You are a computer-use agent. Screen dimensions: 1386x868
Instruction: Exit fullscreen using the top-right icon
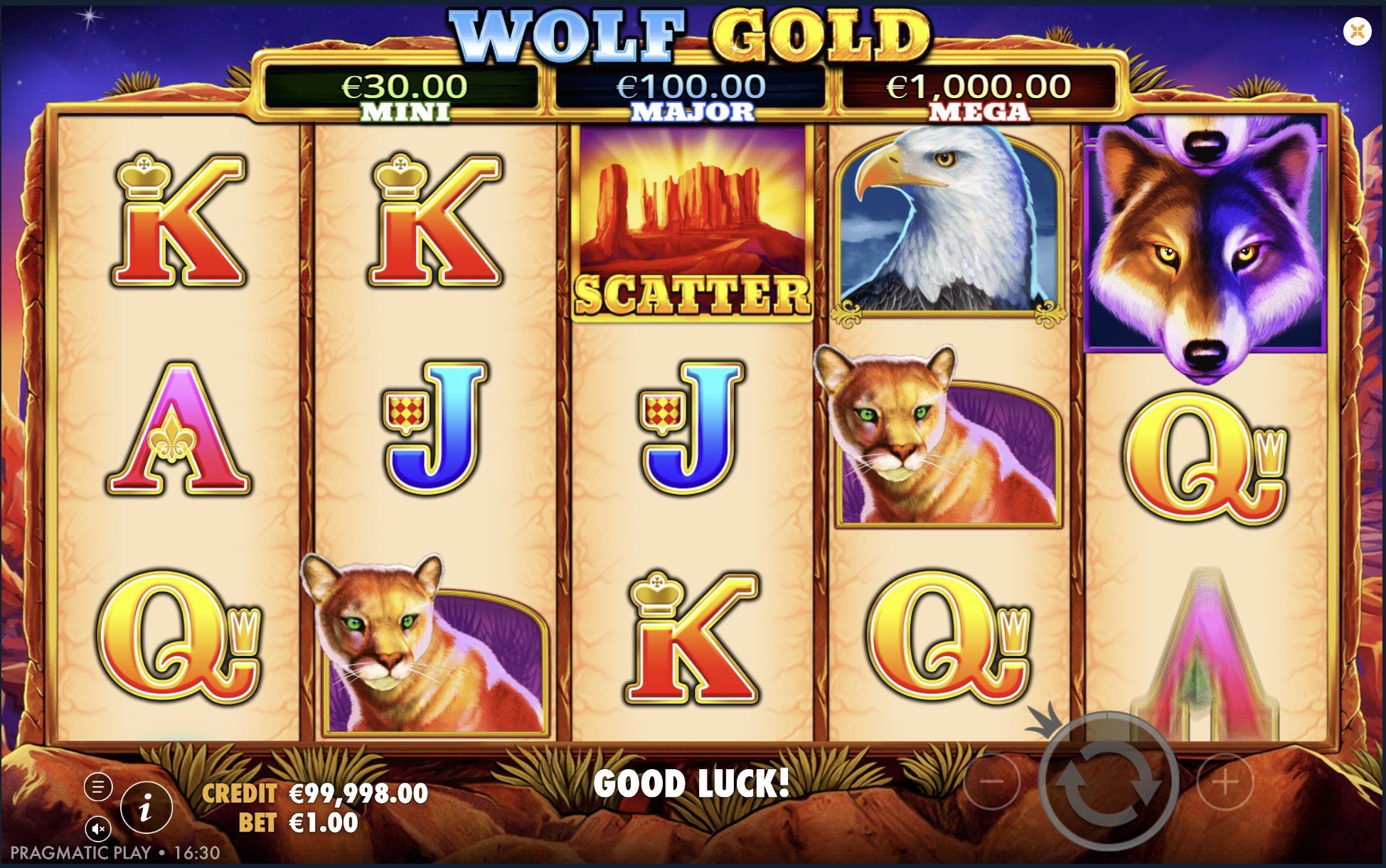[x=1359, y=29]
